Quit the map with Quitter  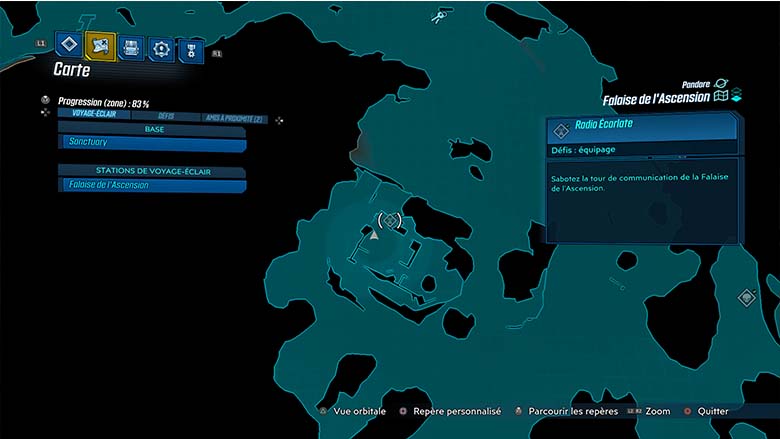[712, 411]
